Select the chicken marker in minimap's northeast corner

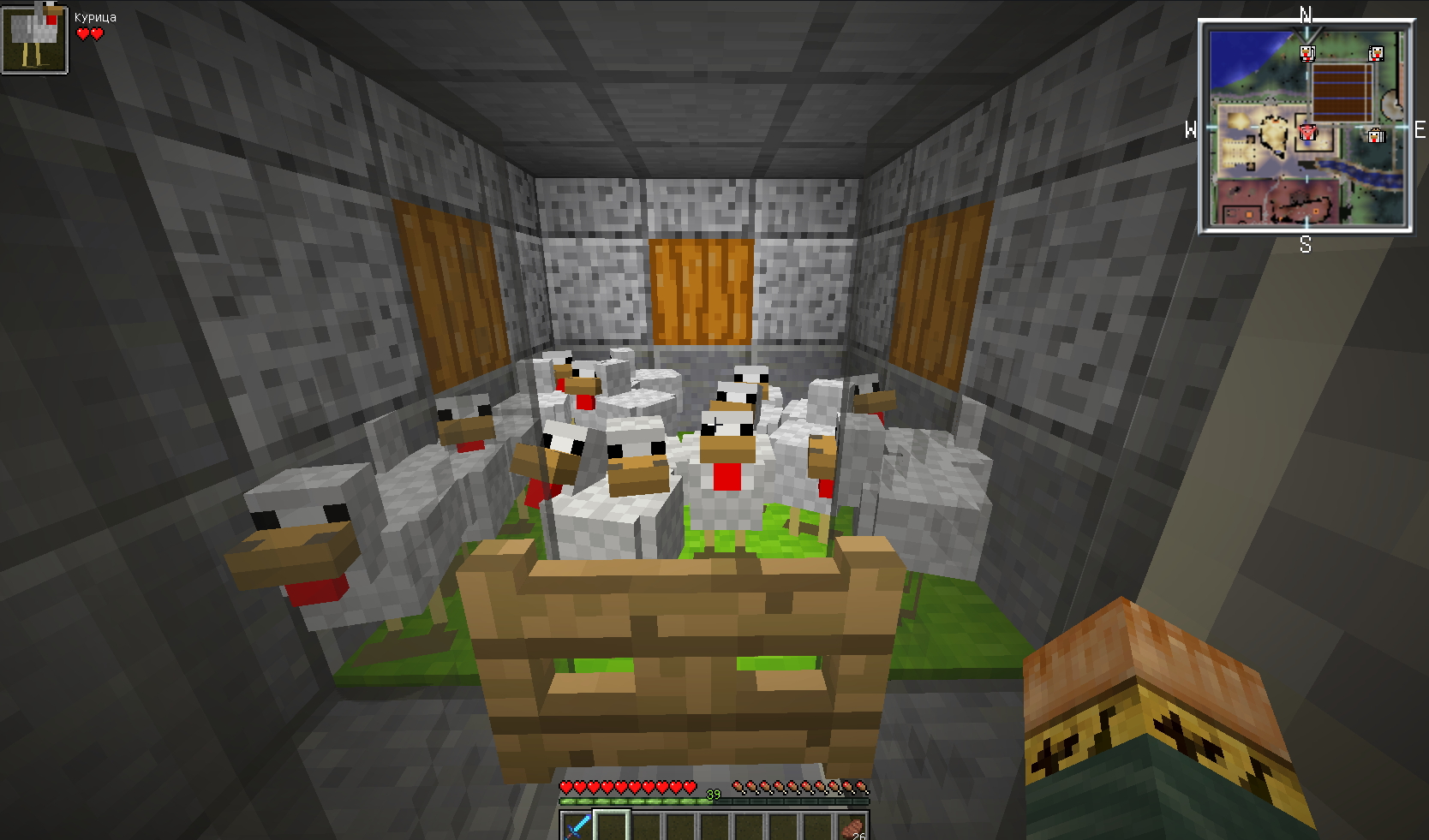click(x=1376, y=54)
